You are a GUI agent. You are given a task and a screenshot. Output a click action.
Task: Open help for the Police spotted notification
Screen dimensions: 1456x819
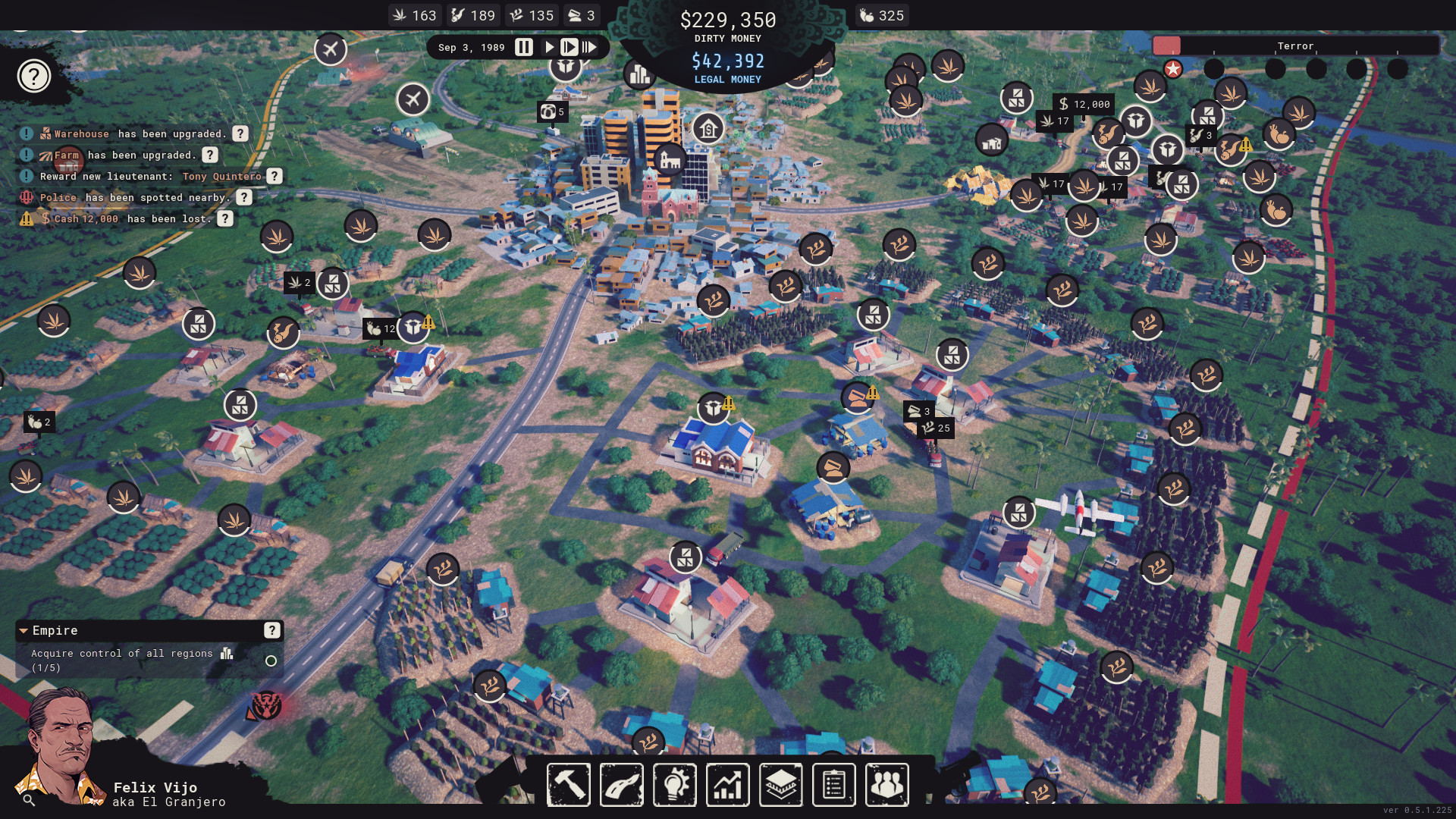(x=243, y=197)
